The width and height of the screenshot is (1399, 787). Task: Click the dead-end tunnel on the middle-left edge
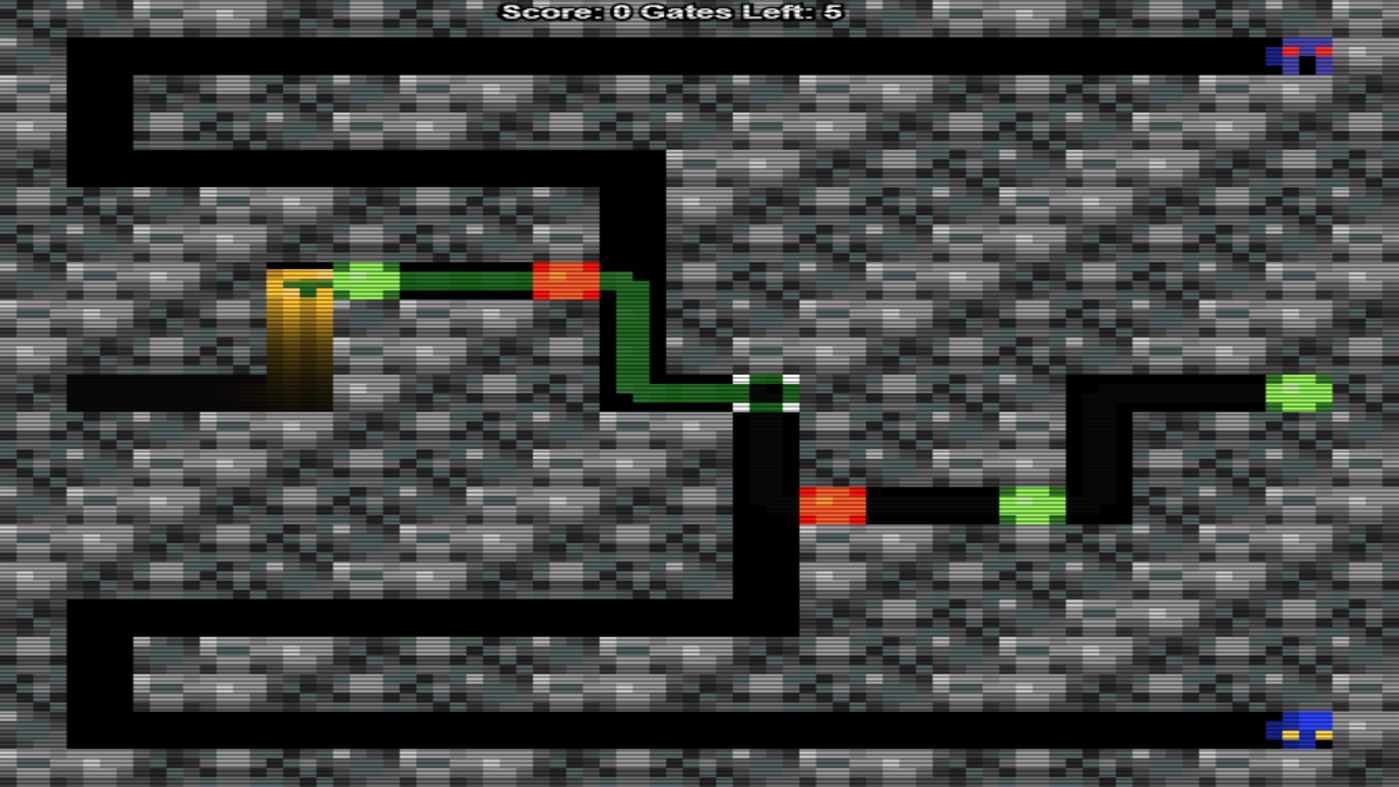pos(100,392)
